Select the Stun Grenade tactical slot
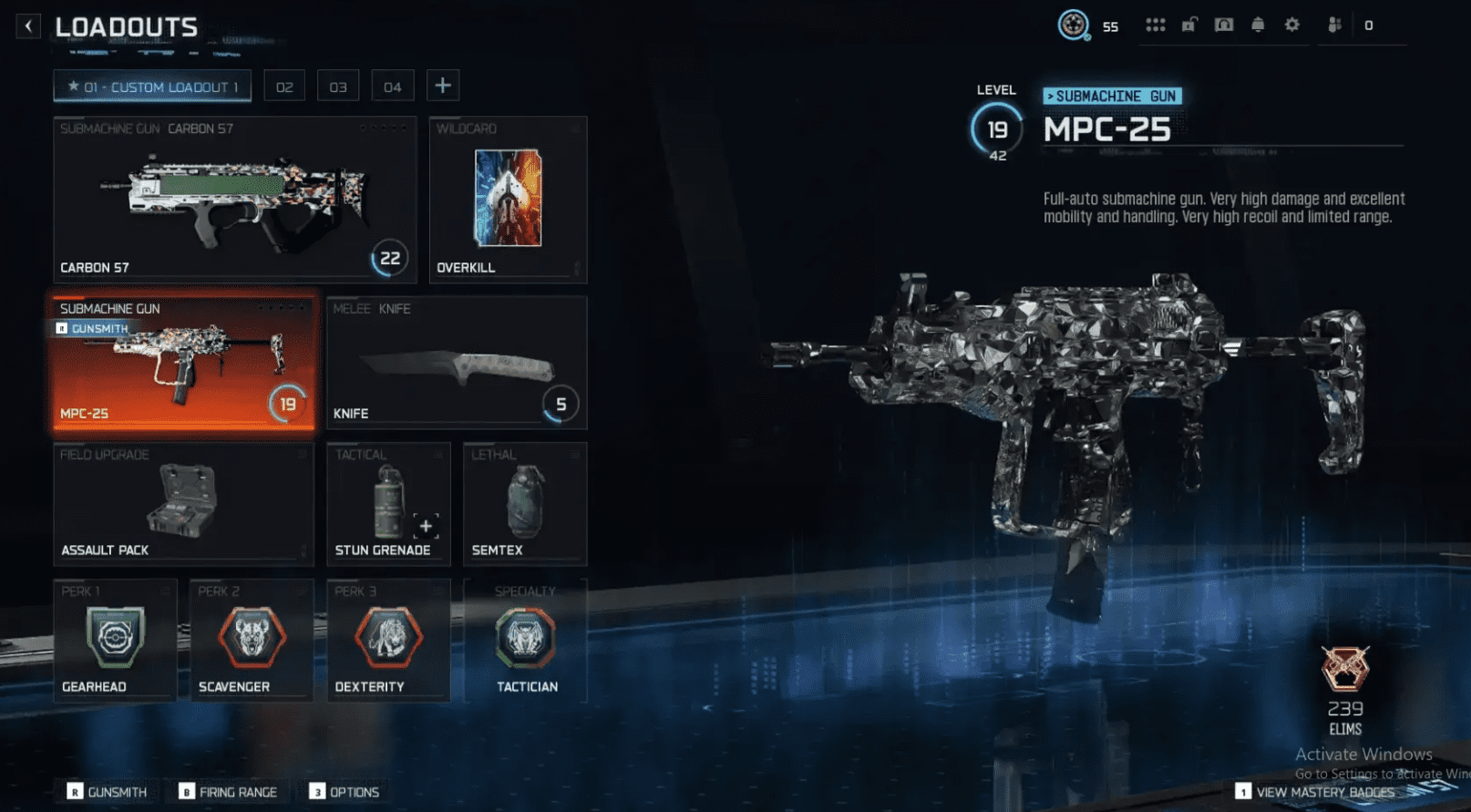 pos(388,501)
